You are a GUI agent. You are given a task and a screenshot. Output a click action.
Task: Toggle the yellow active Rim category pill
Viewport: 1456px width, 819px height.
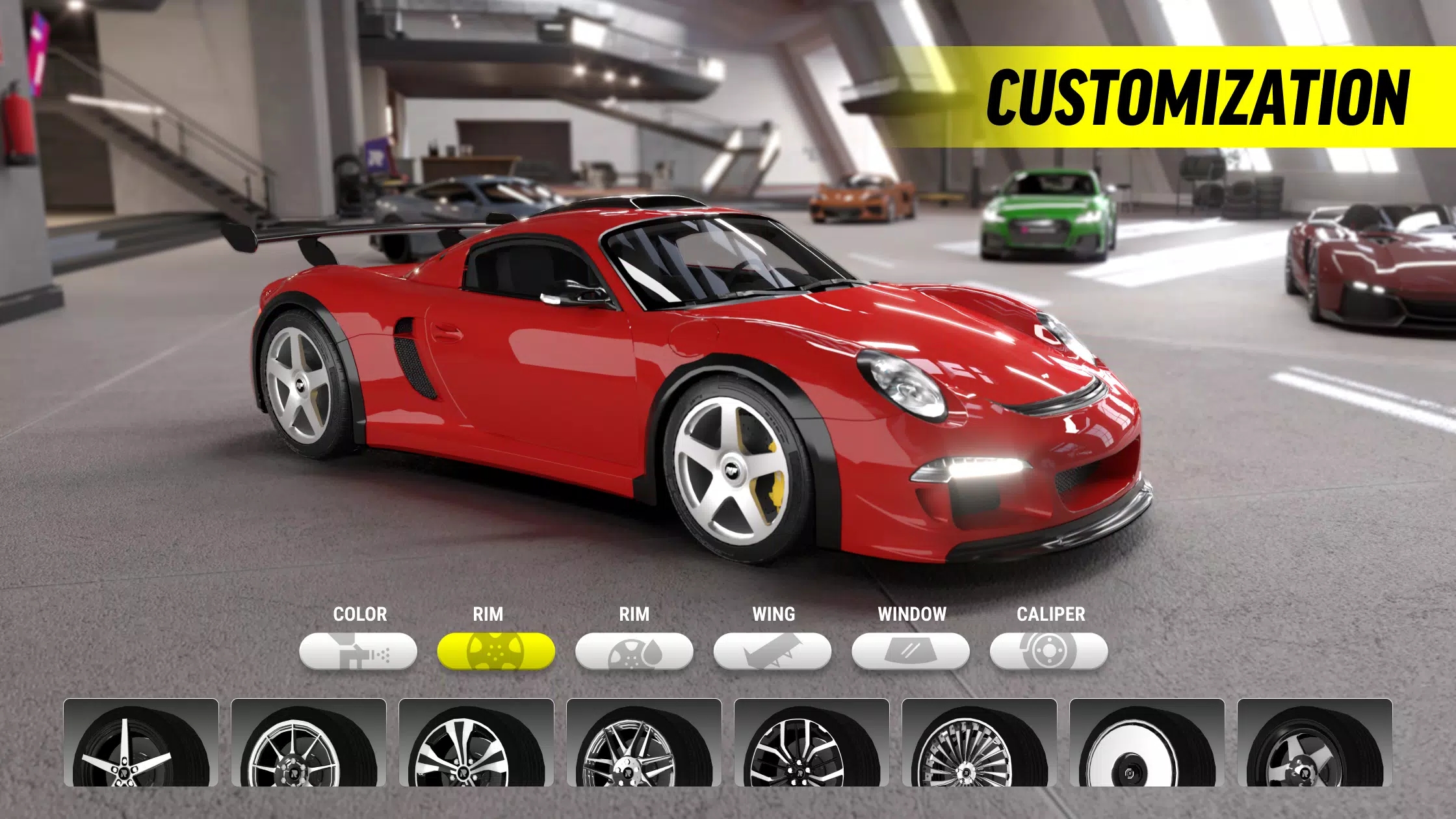[x=497, y=650]
